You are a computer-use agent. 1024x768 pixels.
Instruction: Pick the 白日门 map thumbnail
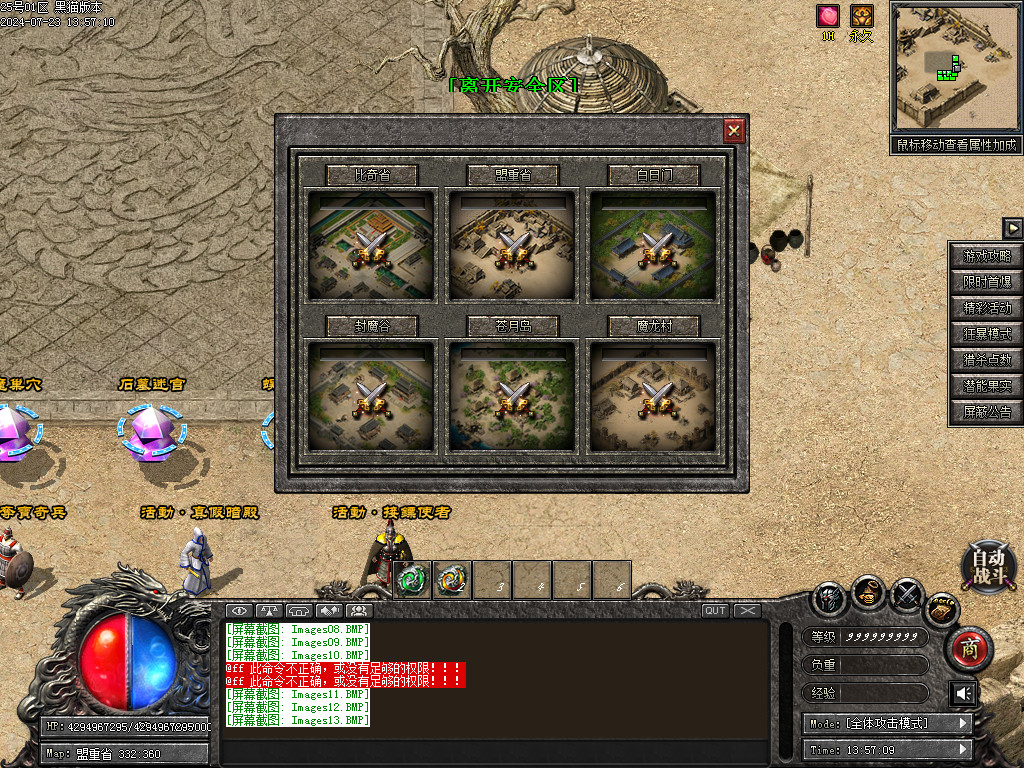point(653,245)
